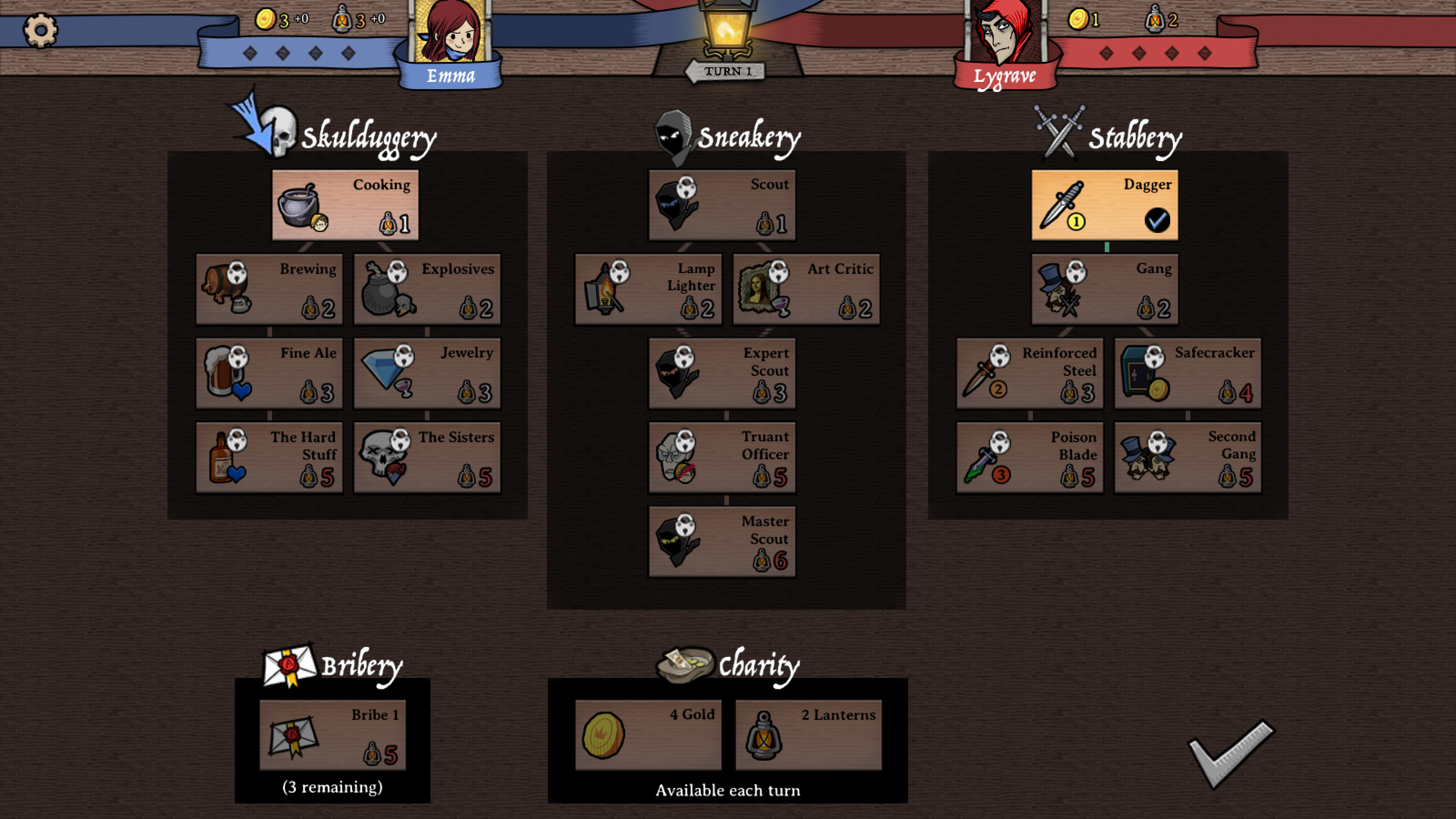
Task: Select the Lamp Lighter upgrade
Action: pos(648,289)
